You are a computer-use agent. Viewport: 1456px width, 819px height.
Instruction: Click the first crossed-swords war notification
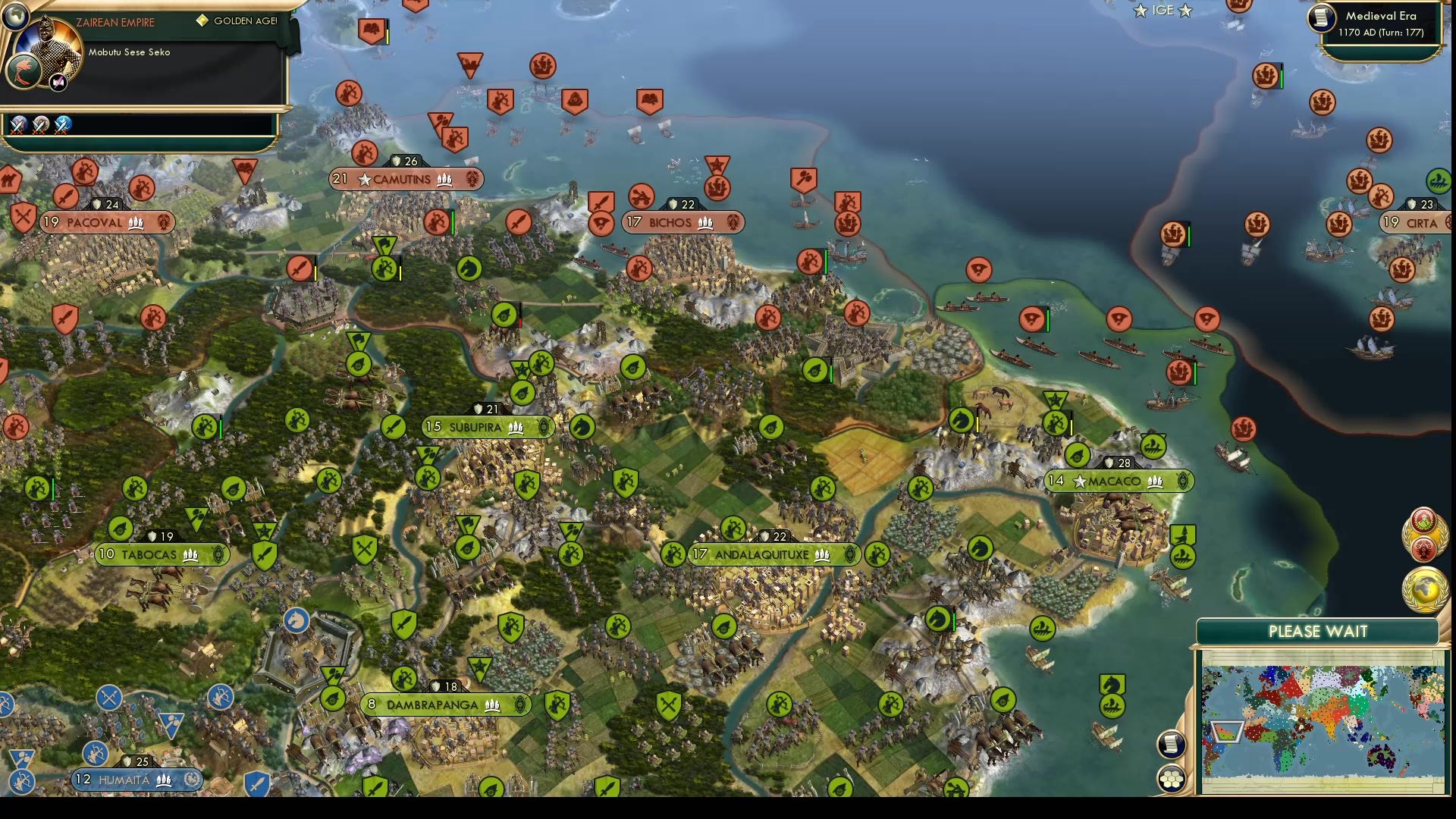point(18,125)
